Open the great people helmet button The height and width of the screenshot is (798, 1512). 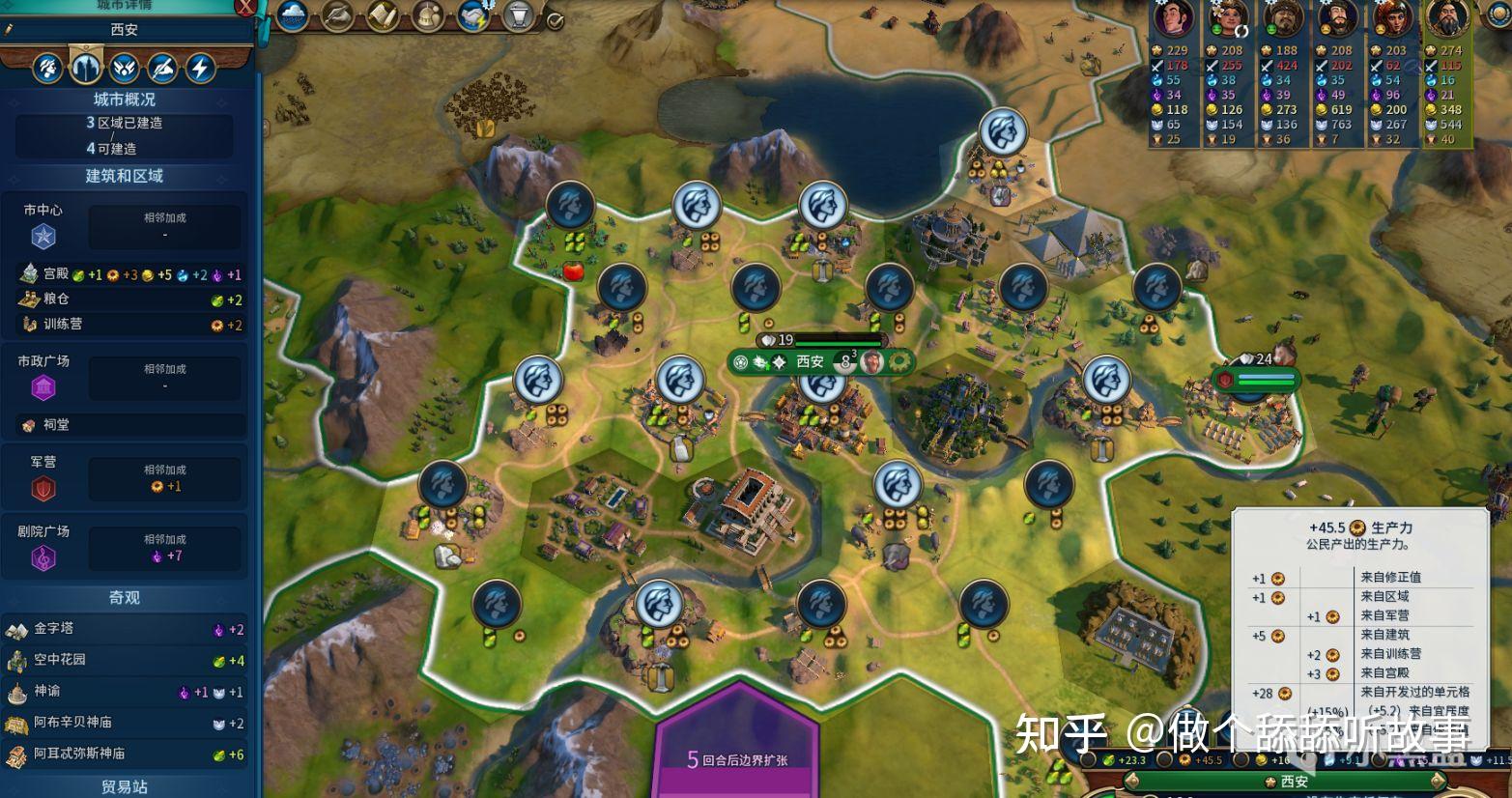427,14
